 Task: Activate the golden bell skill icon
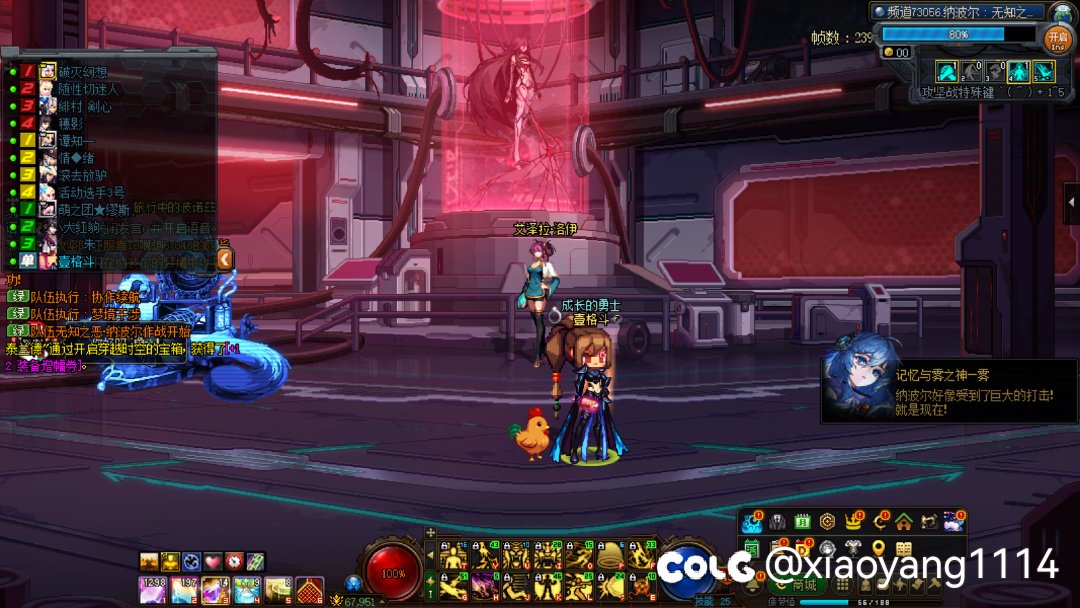[610, 556]
